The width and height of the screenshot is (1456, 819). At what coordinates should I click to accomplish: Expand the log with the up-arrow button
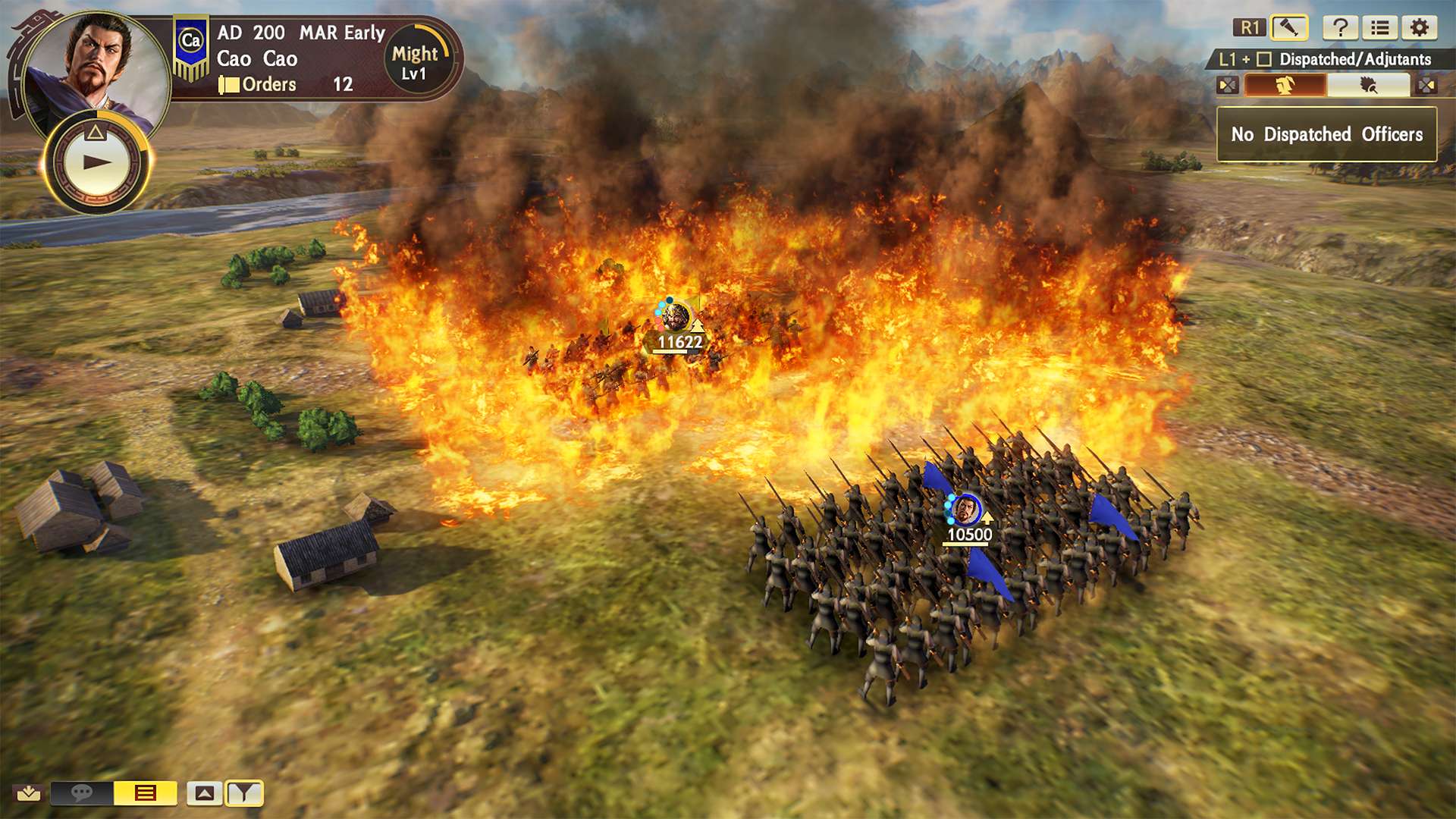[x=205, y=793]
